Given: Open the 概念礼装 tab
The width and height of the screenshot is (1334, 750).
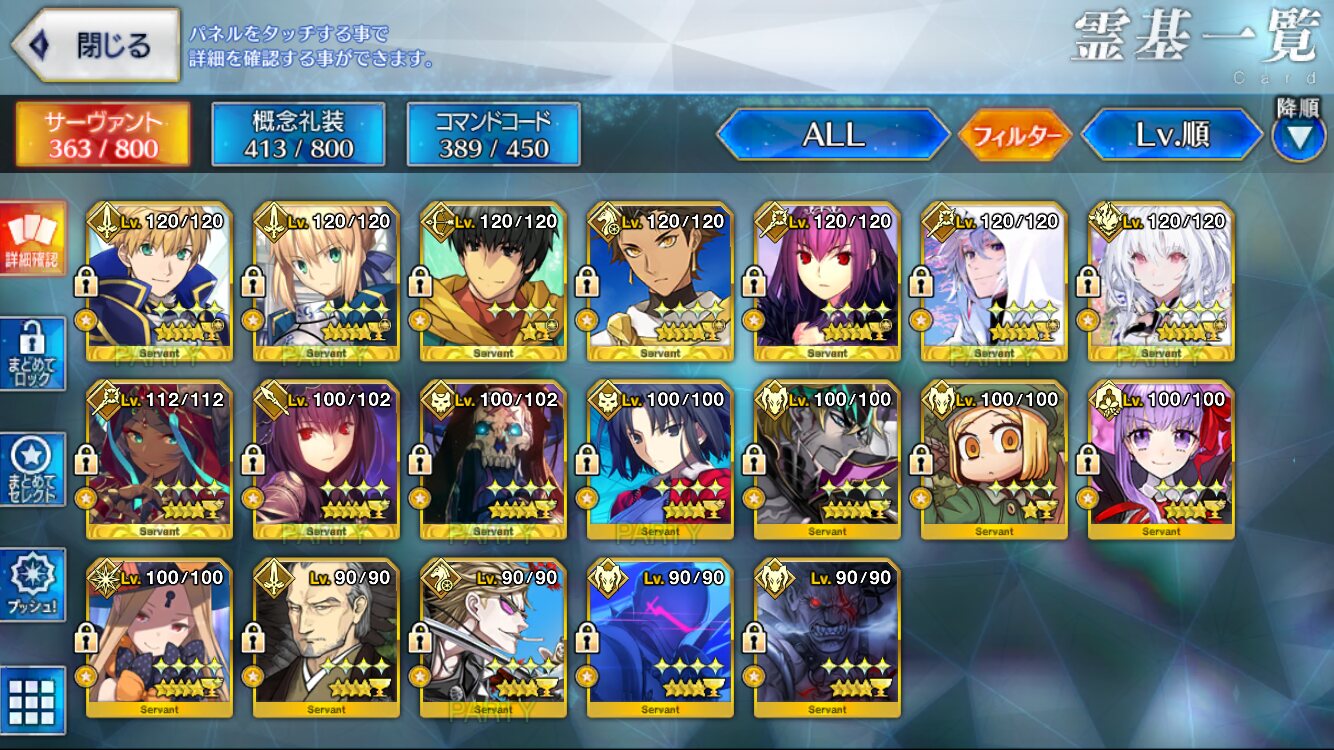Looking at the screenshot, I should [x=298, y=134].
